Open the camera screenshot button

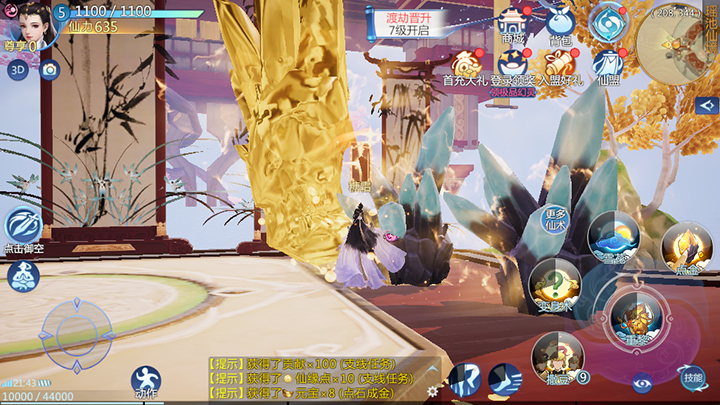point(49,70)
